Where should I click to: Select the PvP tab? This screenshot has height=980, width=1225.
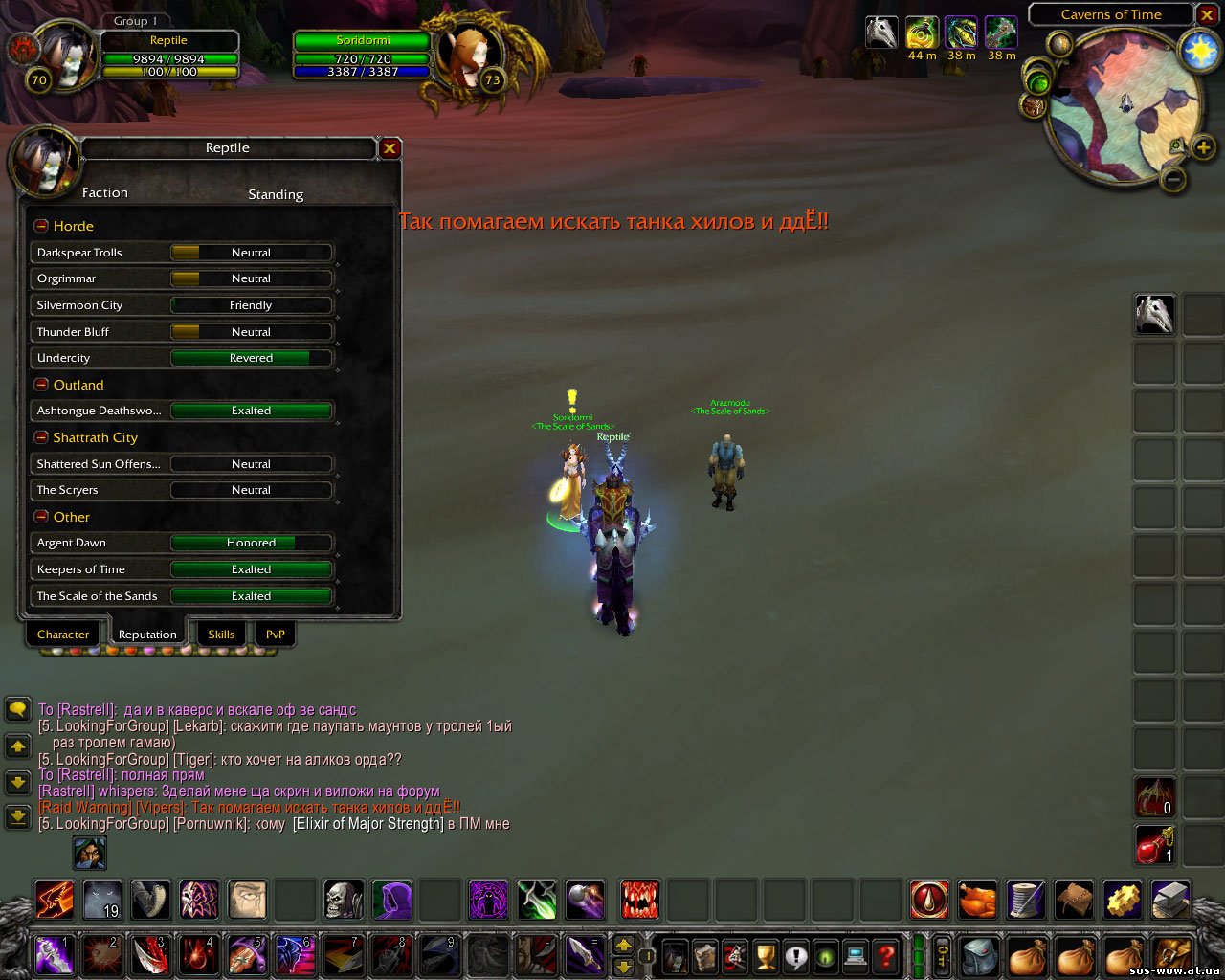[275, 635]
